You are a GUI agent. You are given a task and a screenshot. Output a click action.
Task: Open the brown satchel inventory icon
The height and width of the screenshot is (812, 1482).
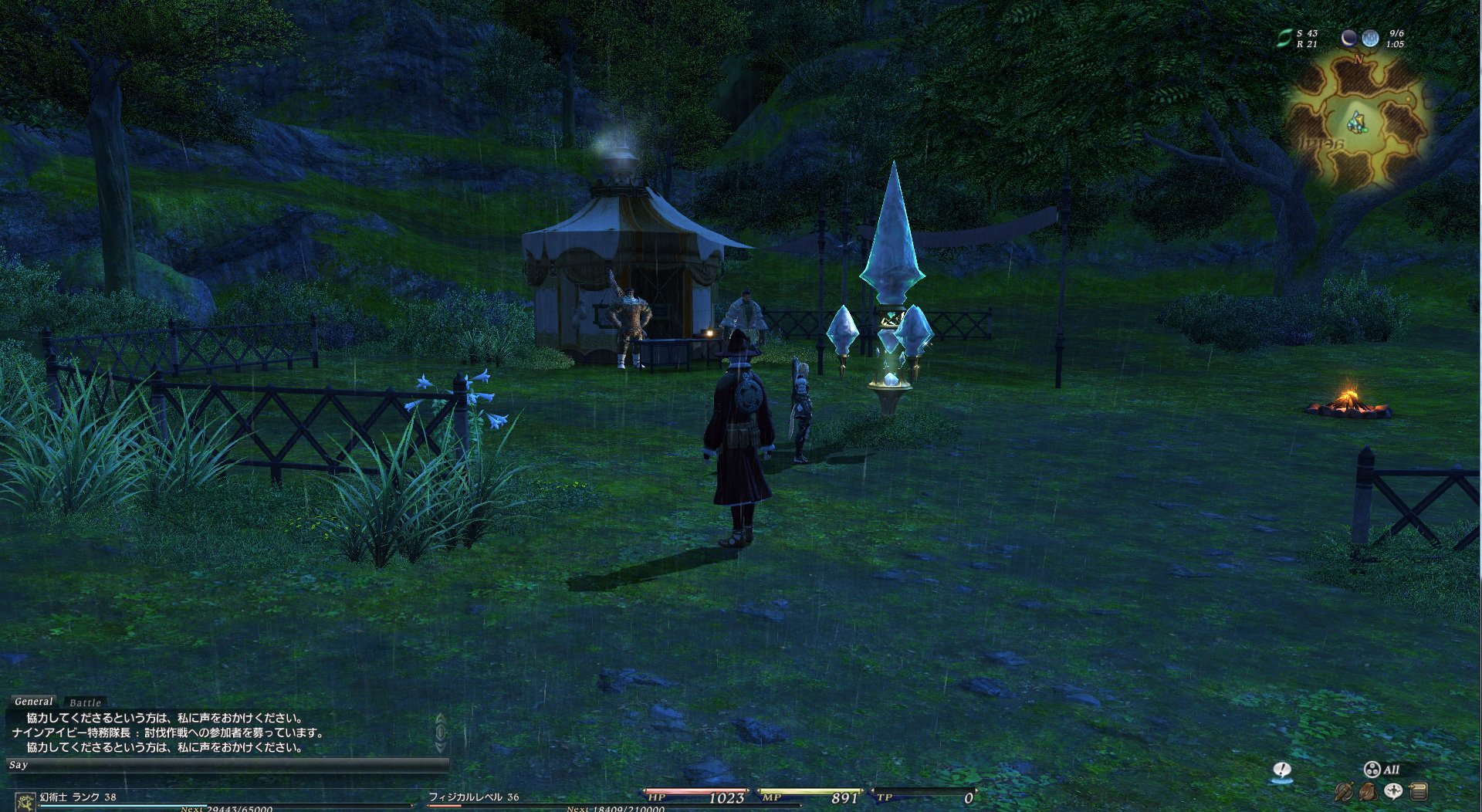pyautogui.click(x=1368, y=791)
